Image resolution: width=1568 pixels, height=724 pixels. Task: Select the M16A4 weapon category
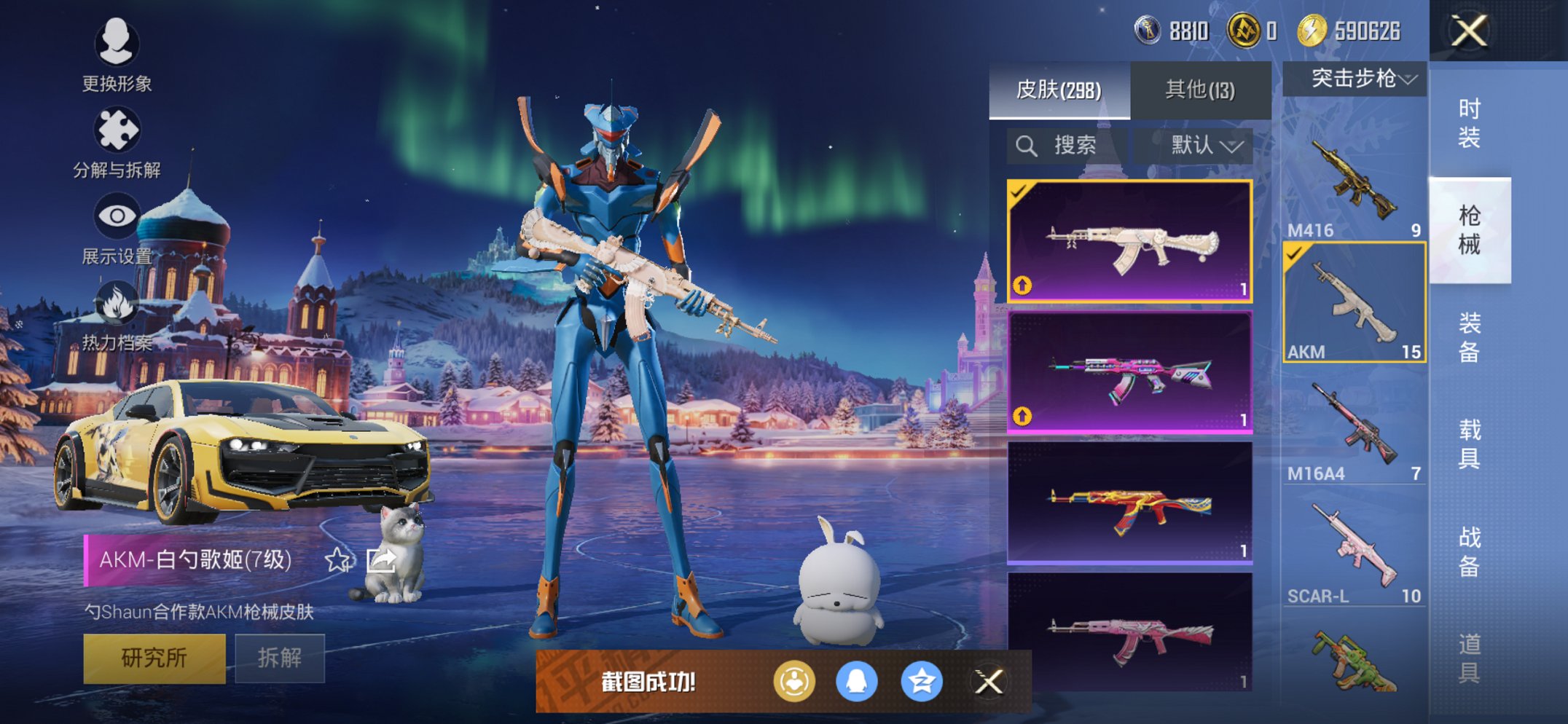click(1354, 427)
